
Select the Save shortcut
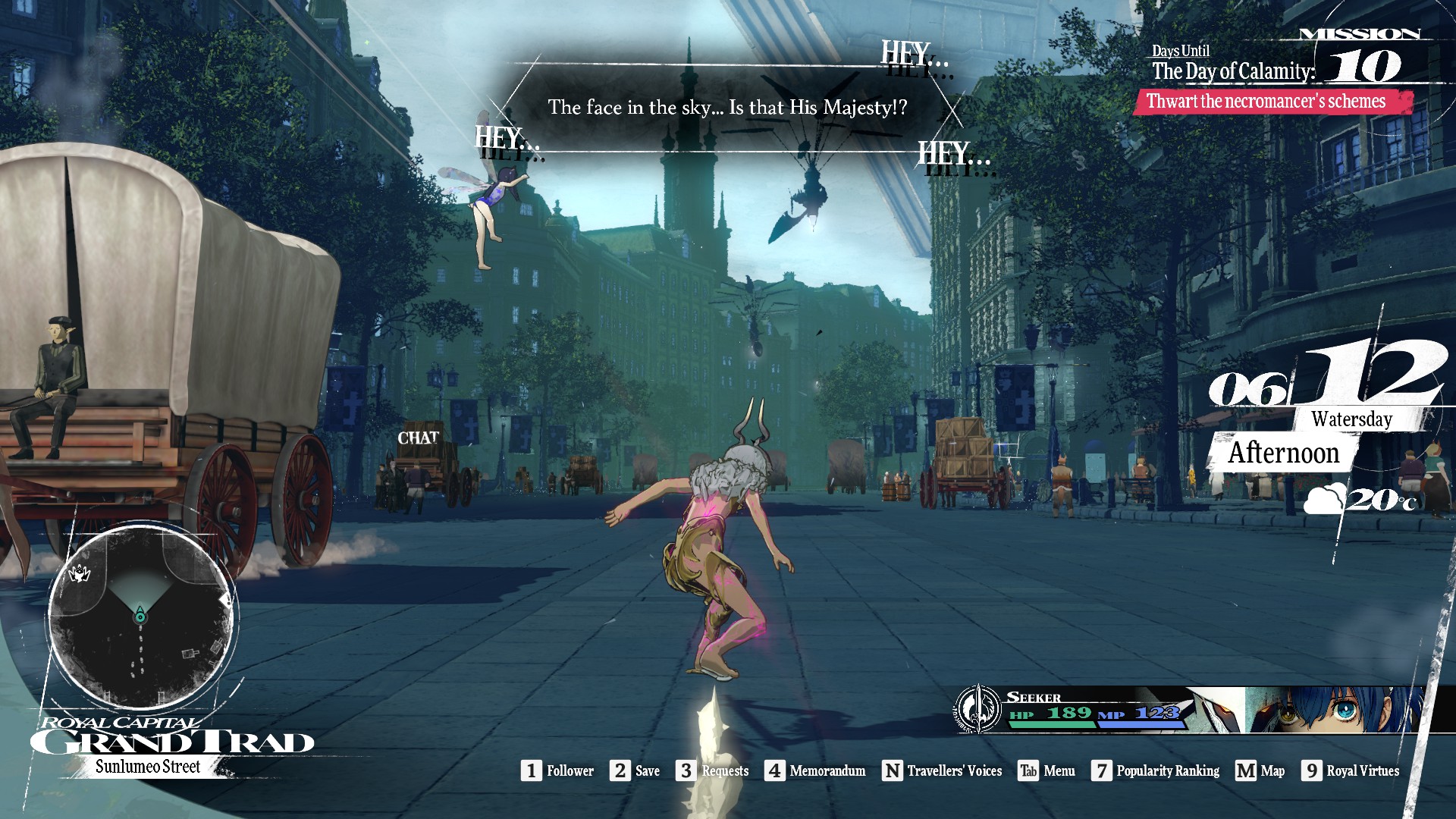pos(635,771)
